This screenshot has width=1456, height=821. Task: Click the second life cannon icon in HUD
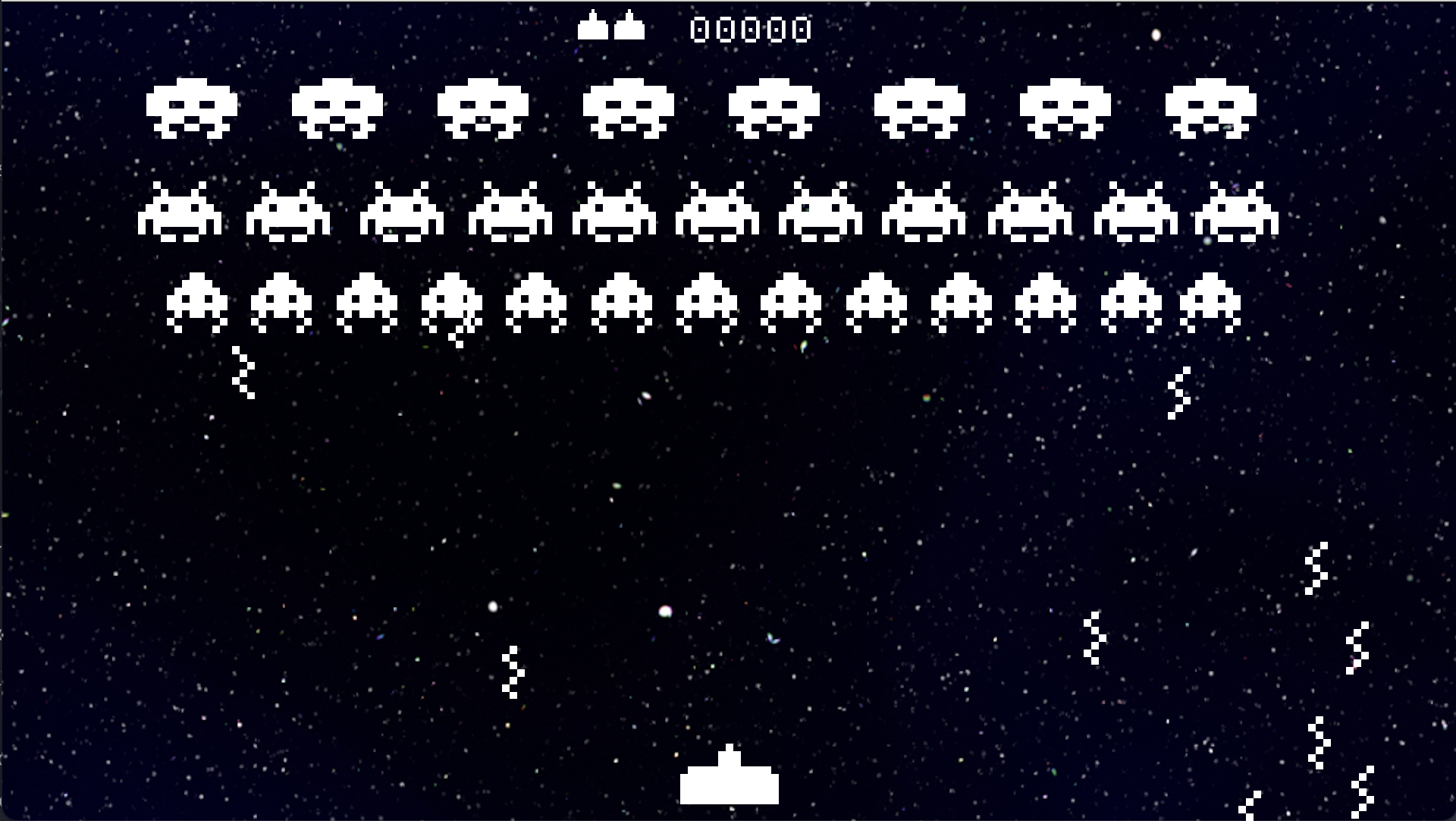tap(628, 27)
